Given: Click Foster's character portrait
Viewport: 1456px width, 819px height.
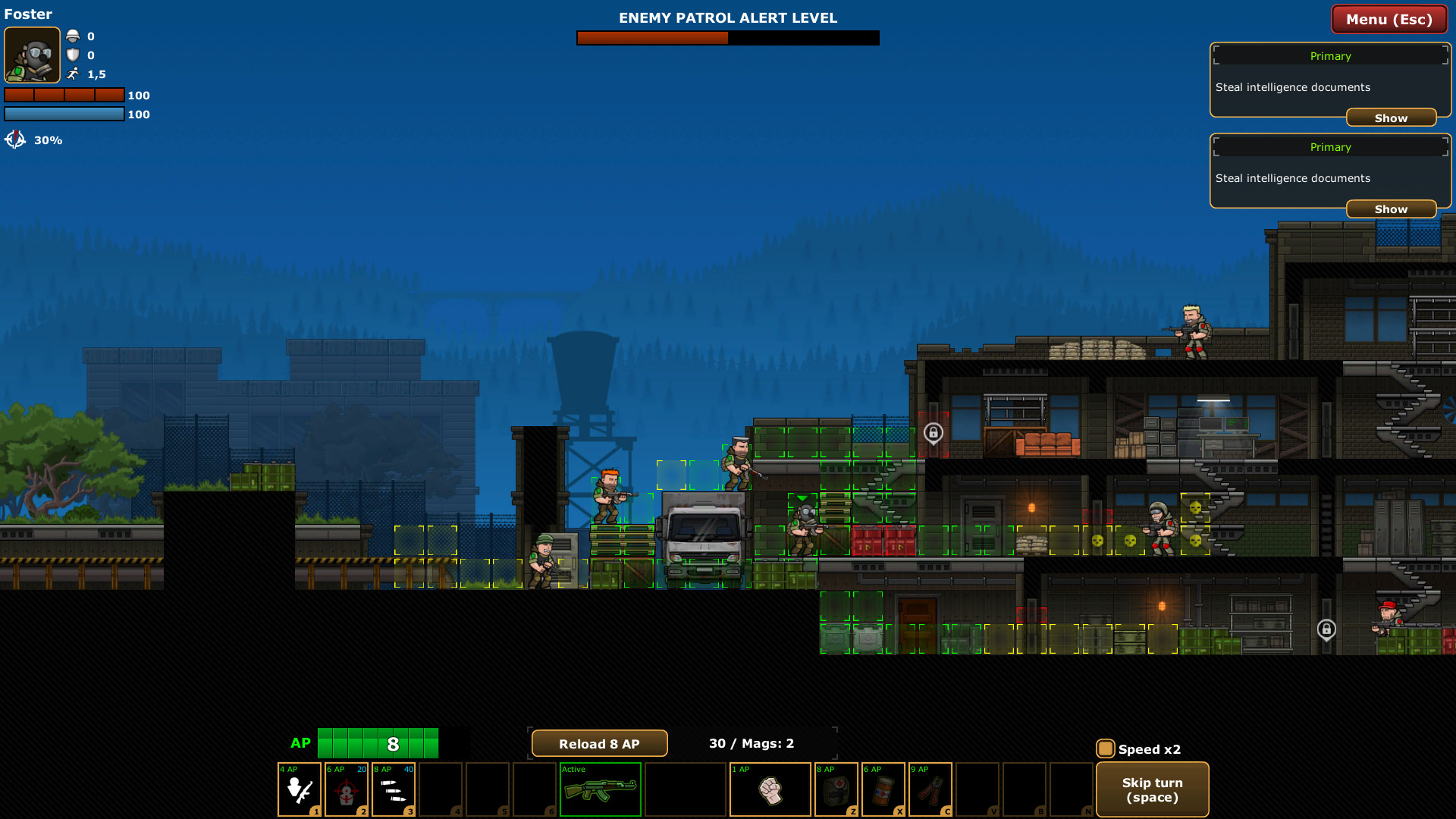Looking at the screenshot, I should [x=32, y=55].
